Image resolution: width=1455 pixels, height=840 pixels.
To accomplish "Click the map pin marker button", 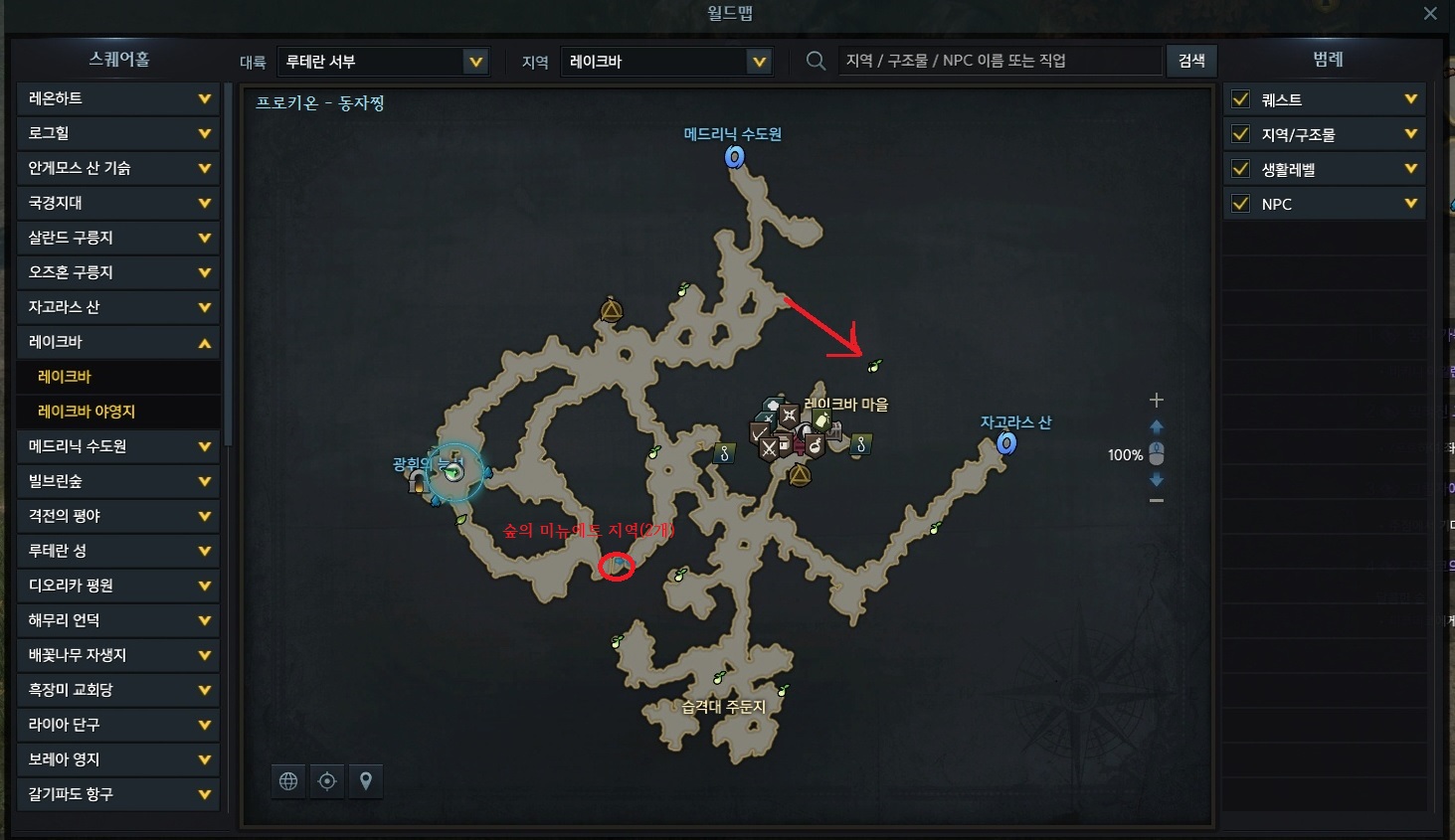I will point(366,781).
